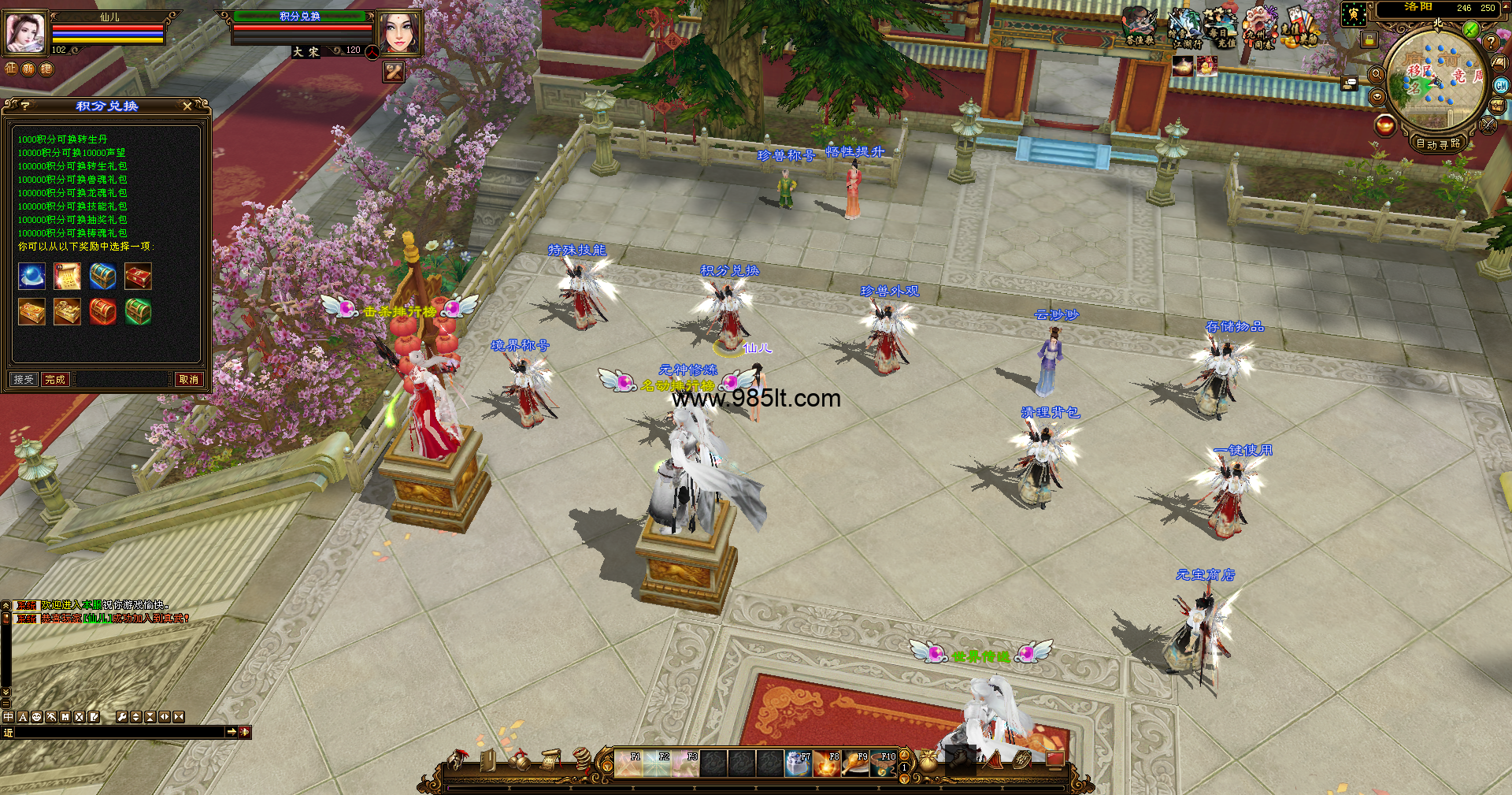
Task: Click the 自动寻路 auto-pathfinding button
Action: [x=1438, y=143]
